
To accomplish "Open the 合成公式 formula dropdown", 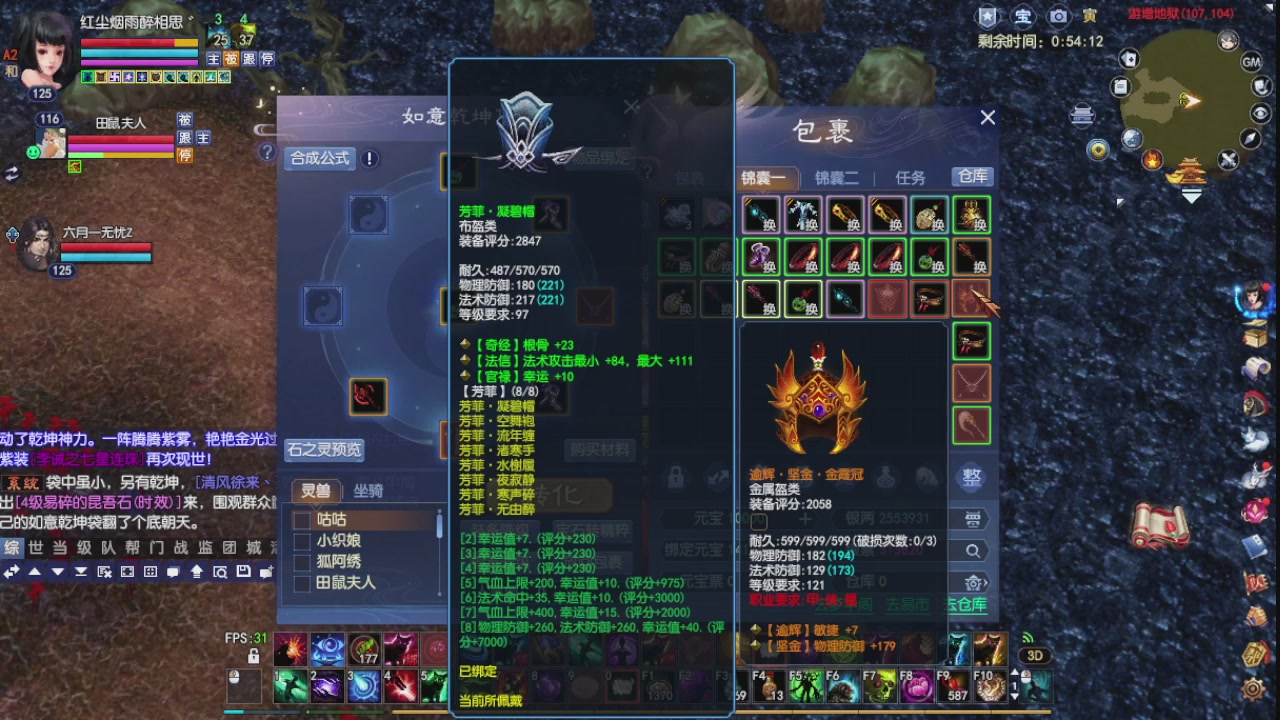I will click(320, 159).
